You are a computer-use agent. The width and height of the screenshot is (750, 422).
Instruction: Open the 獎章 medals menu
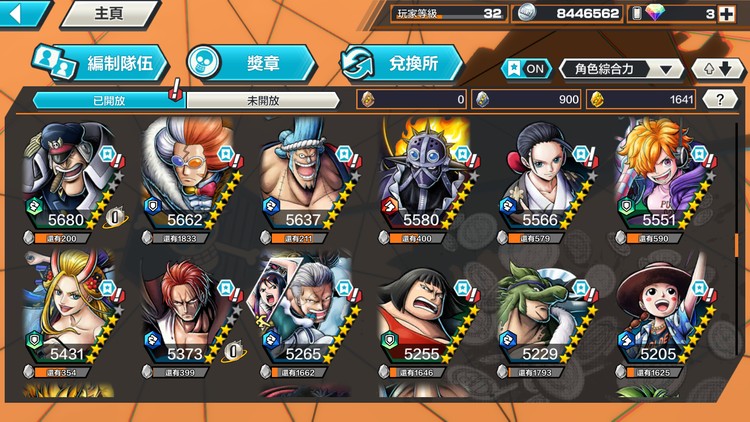point(250,63)
